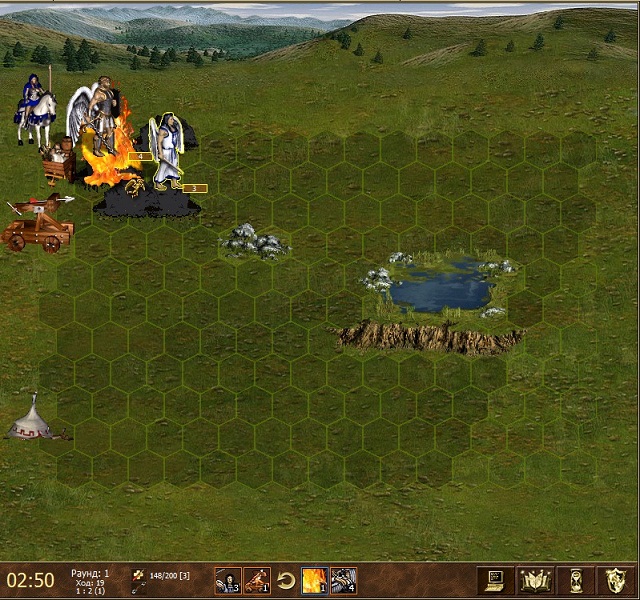640x600 pixels.
Task: Select the robed monk stack on battlefield
Action: (167, 152)
